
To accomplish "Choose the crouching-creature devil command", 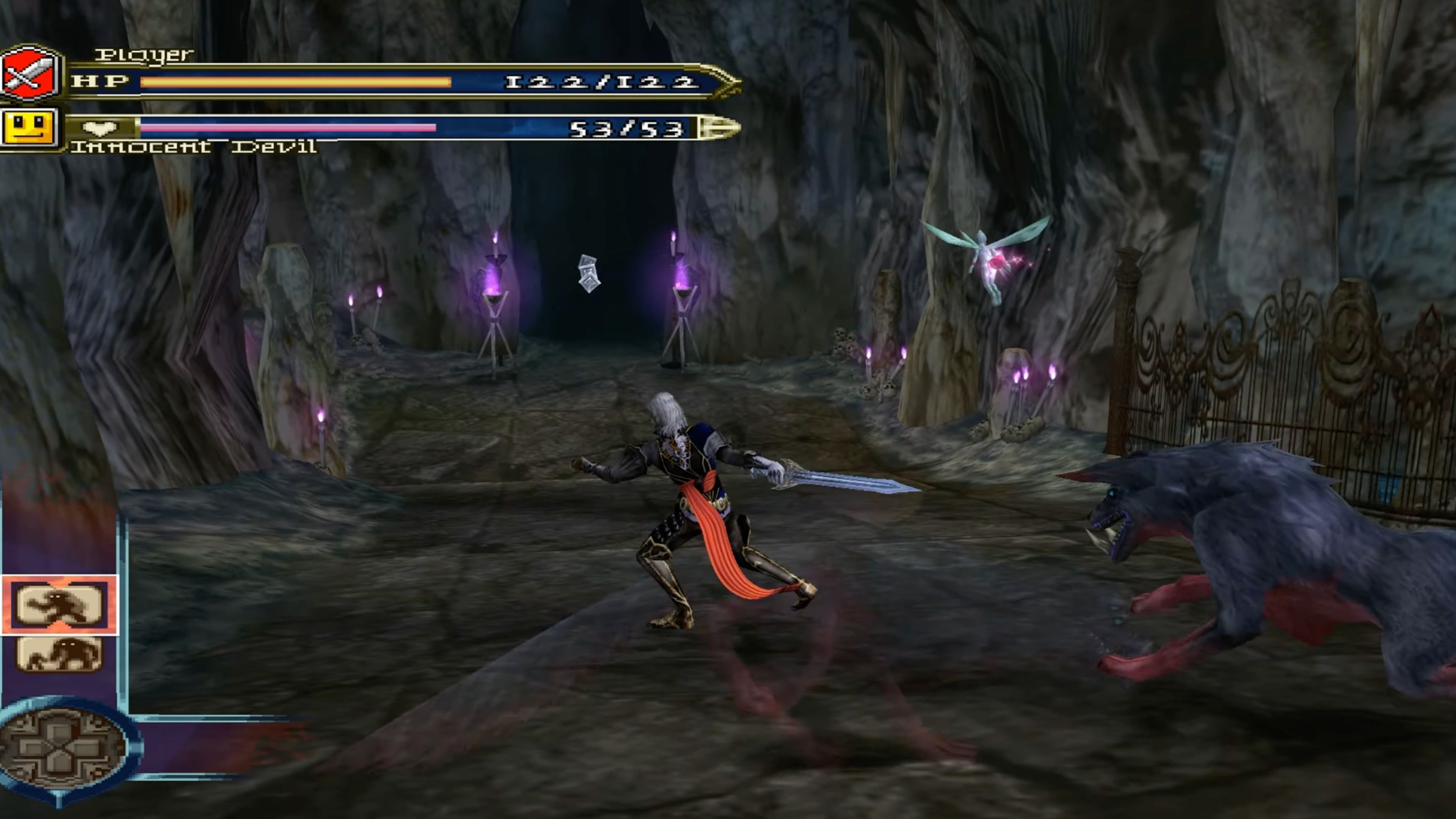I will (60, 653).
